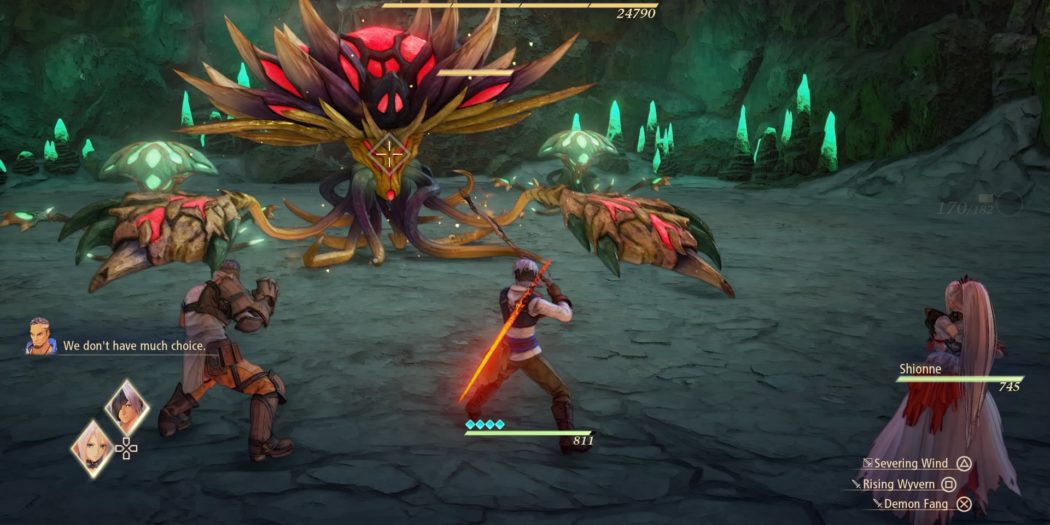Click the speaker portrait beside the dialogue

click(x=41, y=337)
